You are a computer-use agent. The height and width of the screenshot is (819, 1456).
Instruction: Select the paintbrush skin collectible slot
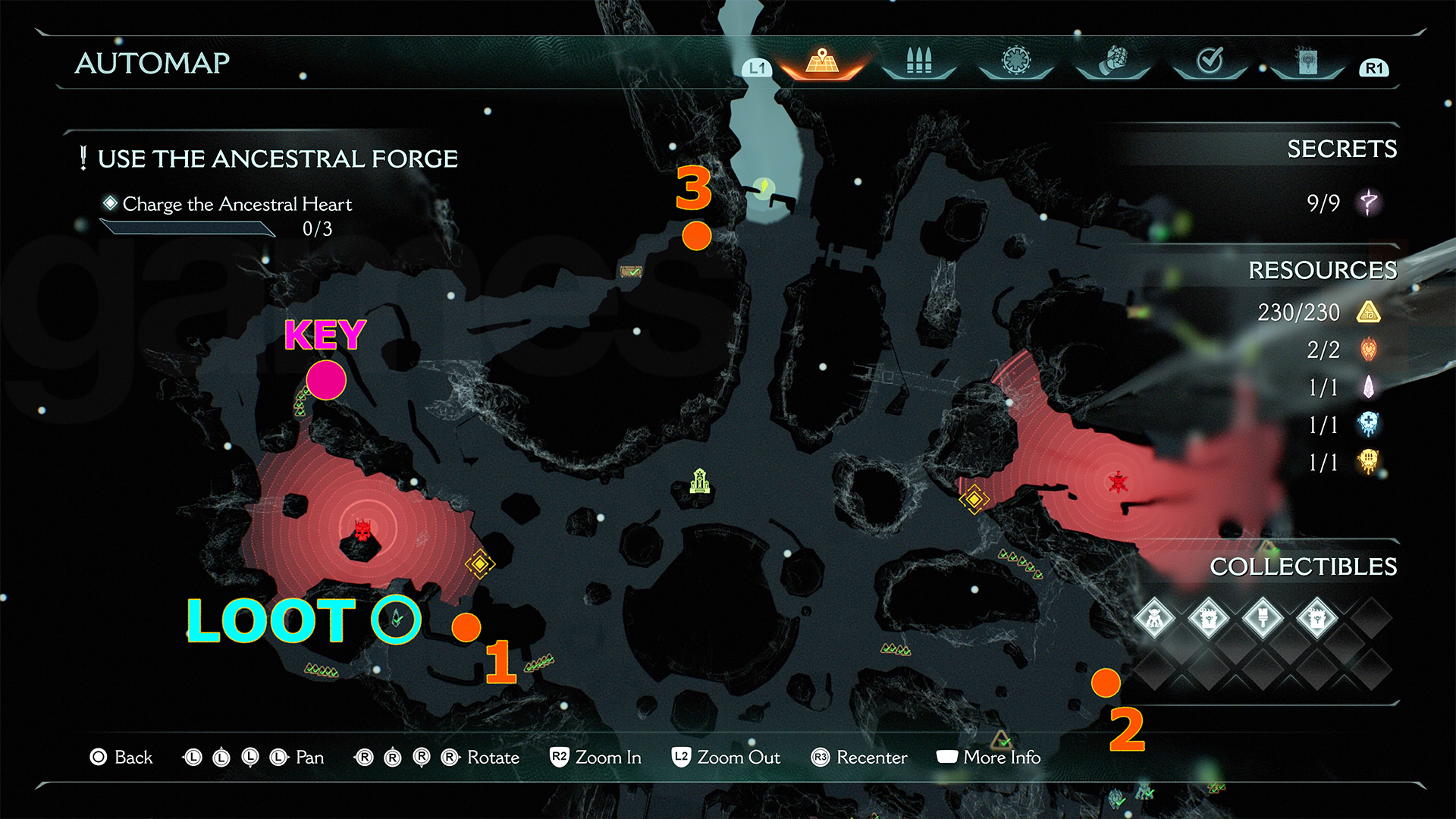pyautogui.click(x=1263, y=618)
